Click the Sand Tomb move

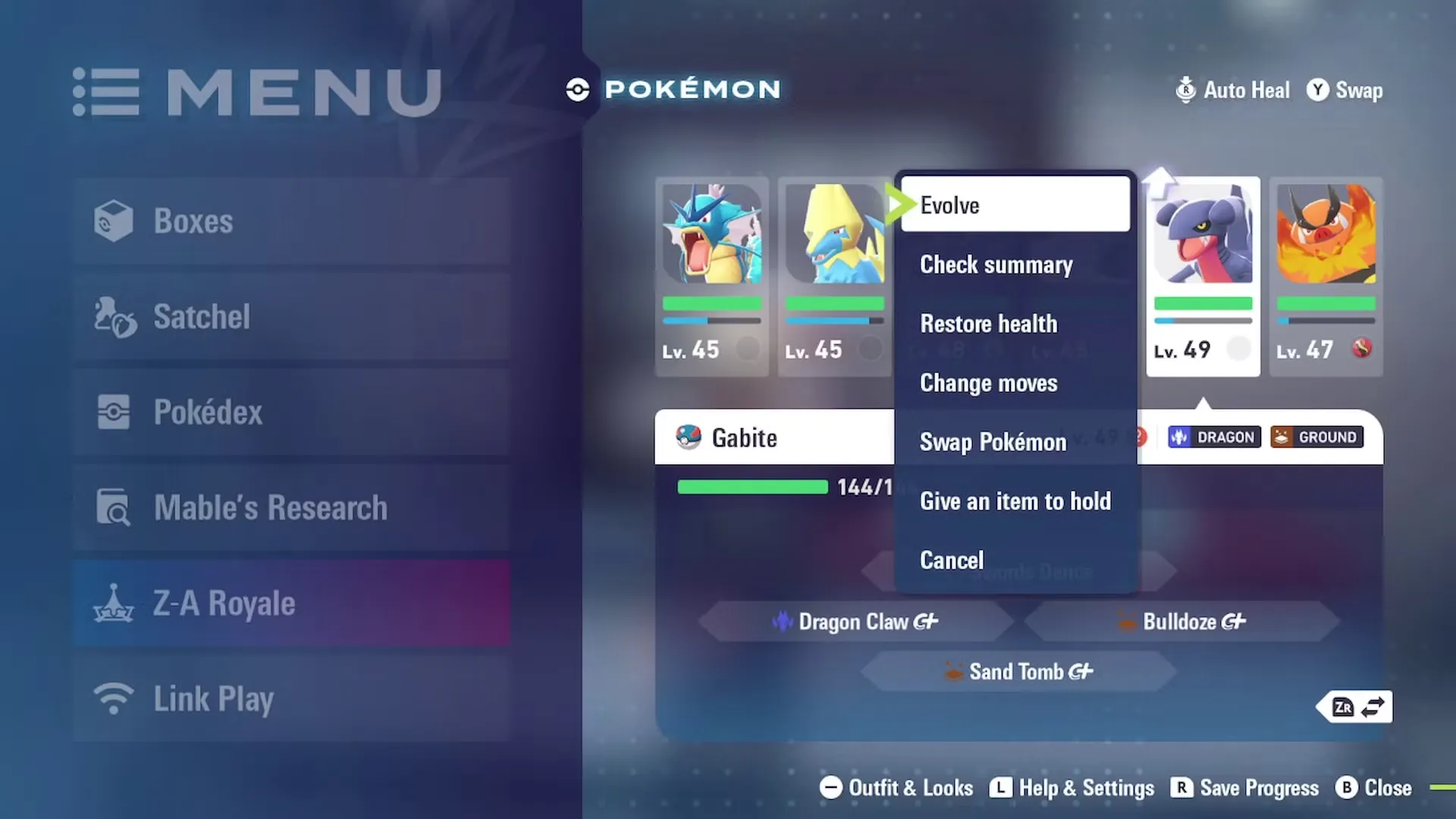pyautogui.click(x=1018, y=672)
